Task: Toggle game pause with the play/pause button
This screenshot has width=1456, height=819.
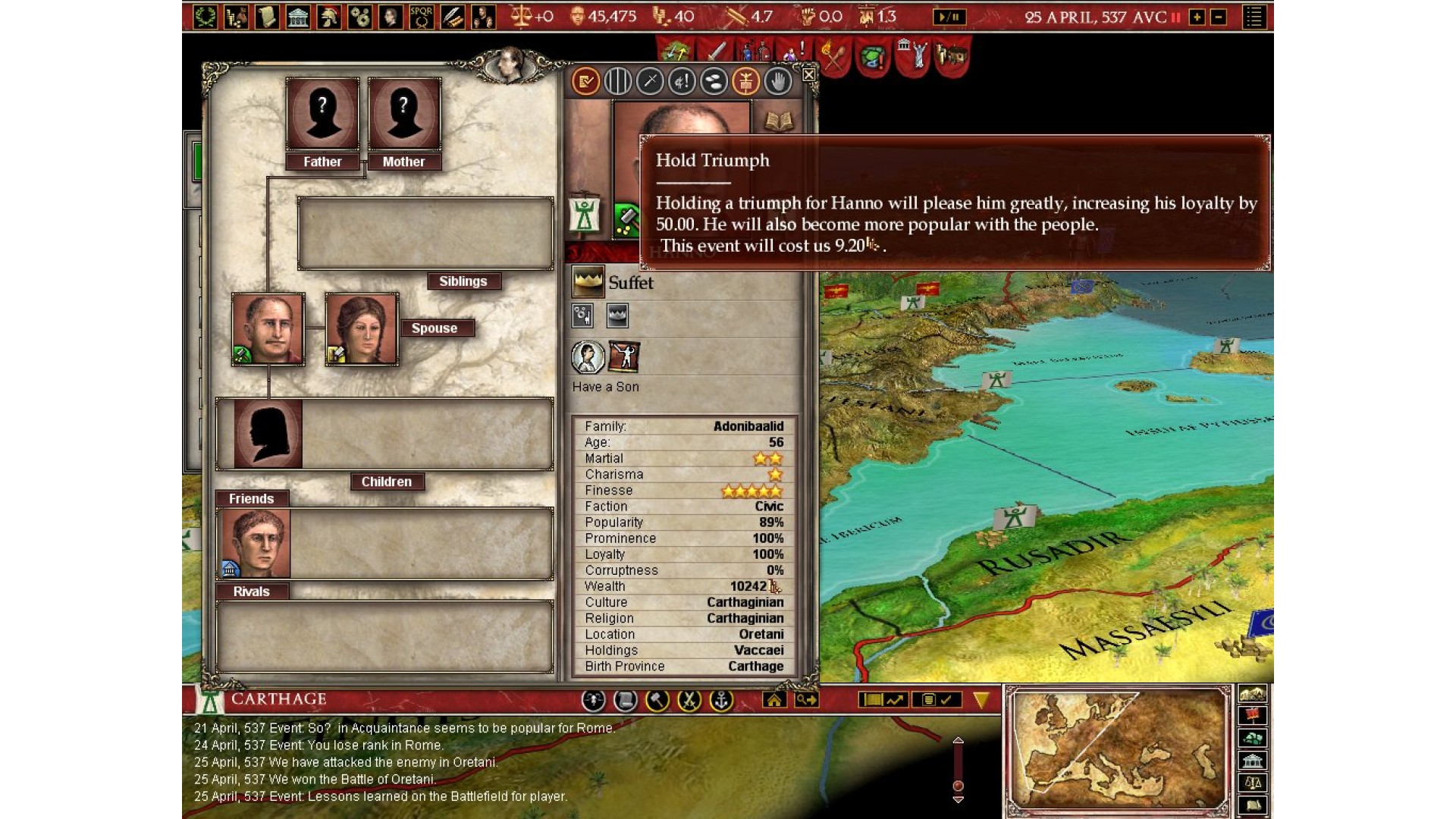Action: (949, 17)
